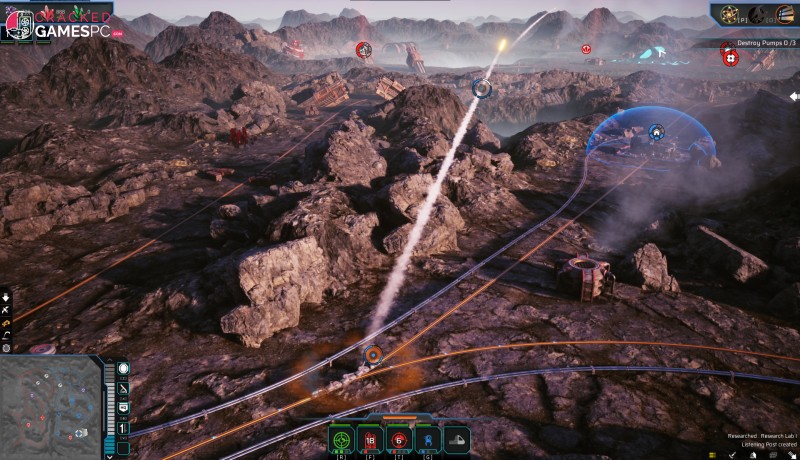Click the circular gear command icon
Screen dimensions: 800x460
click(x=6, y=348)
